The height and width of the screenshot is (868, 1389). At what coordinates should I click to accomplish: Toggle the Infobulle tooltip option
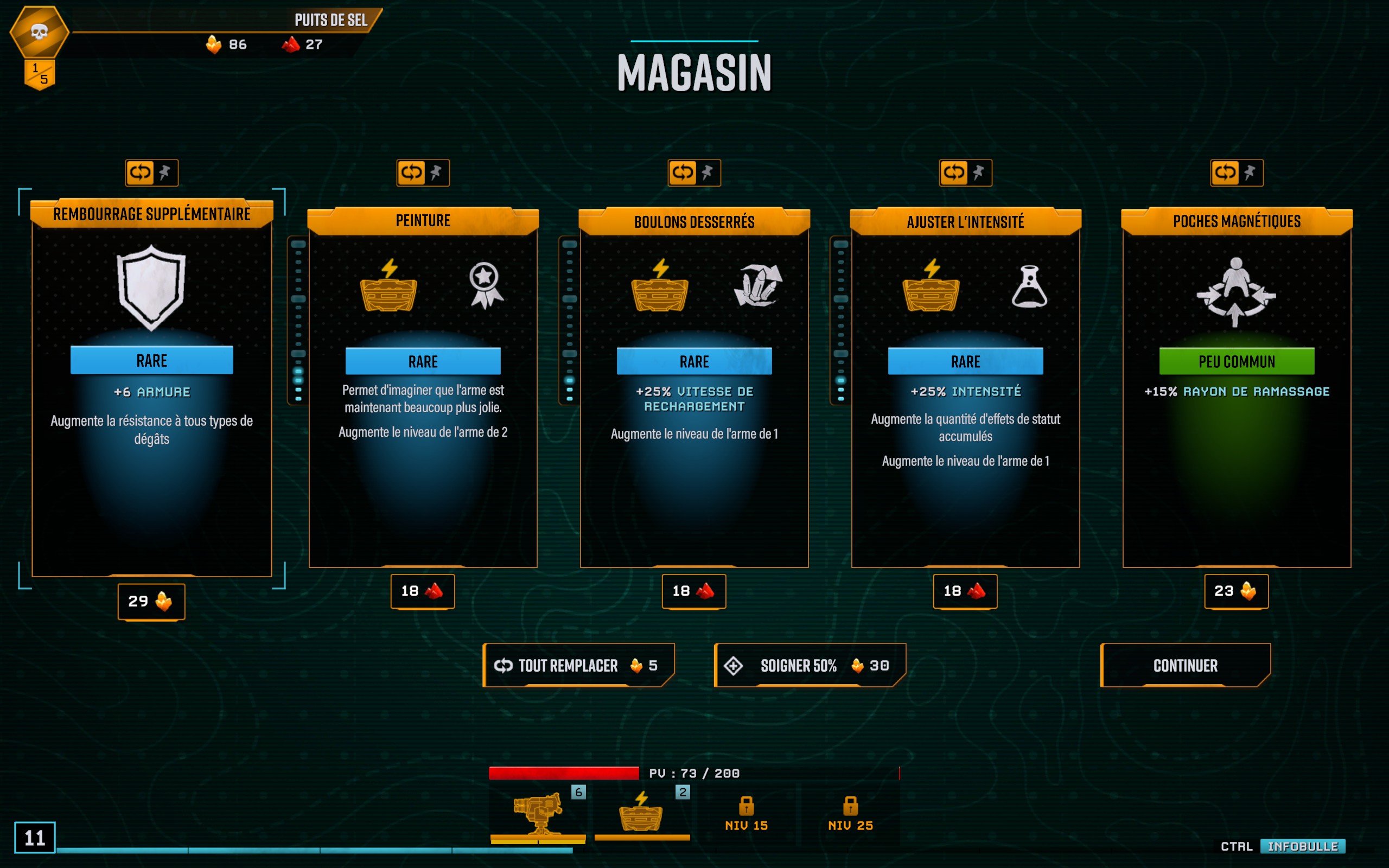click(1302, 846)
